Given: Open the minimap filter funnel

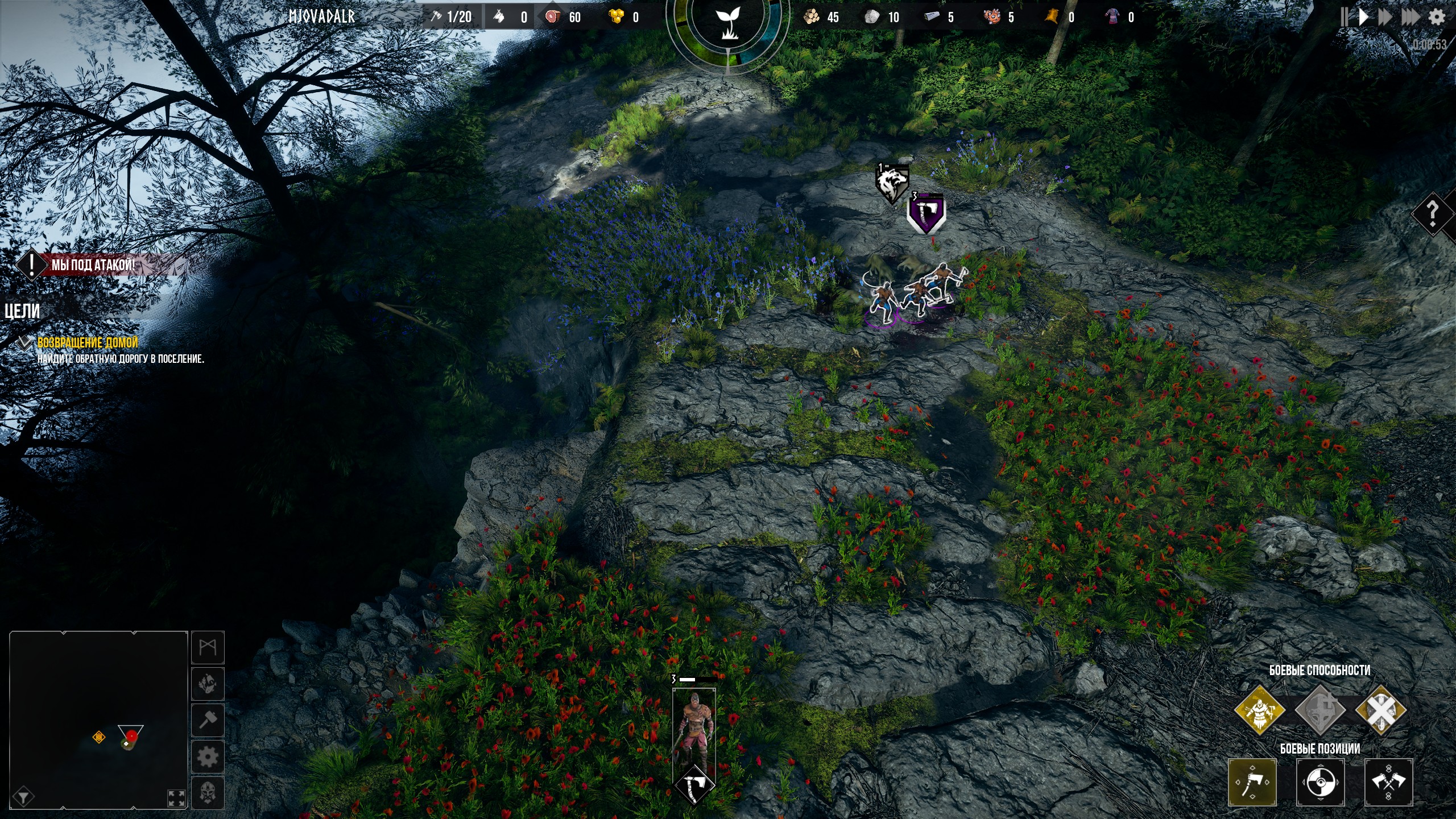Looking at the screenshot, I should click(x=23, y=797).
